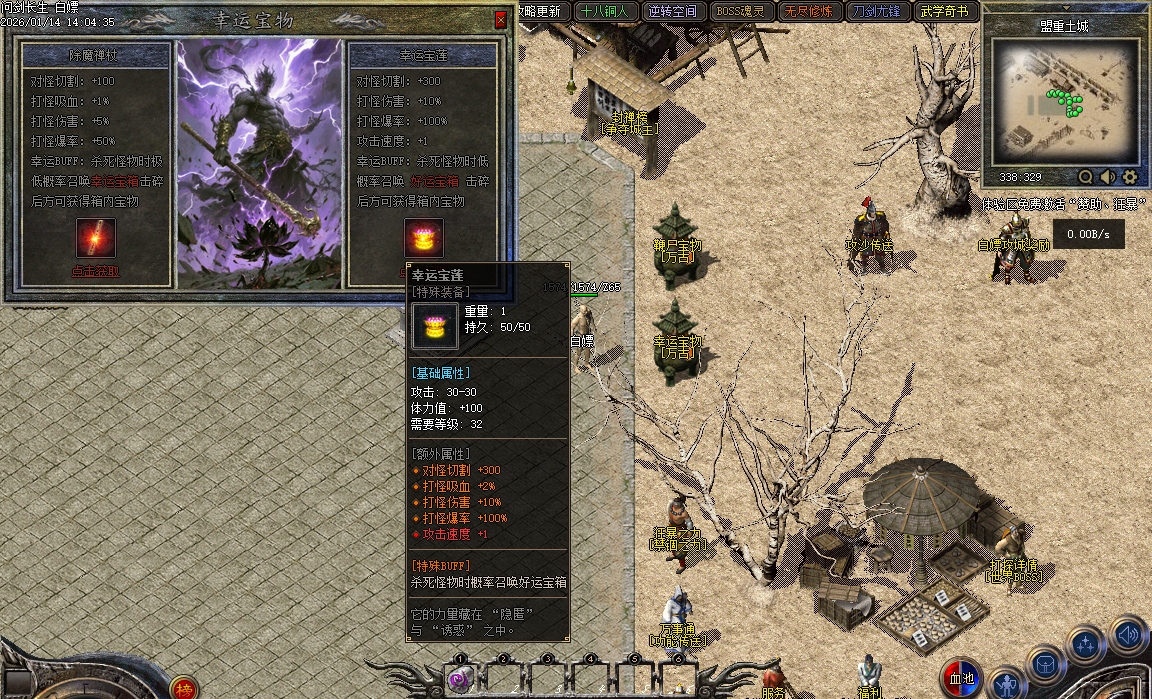Click the magnifier icon under the minimap
Image resolution: width=1152 pixels, height=699 pixels.
click(x=1085, y=177)
